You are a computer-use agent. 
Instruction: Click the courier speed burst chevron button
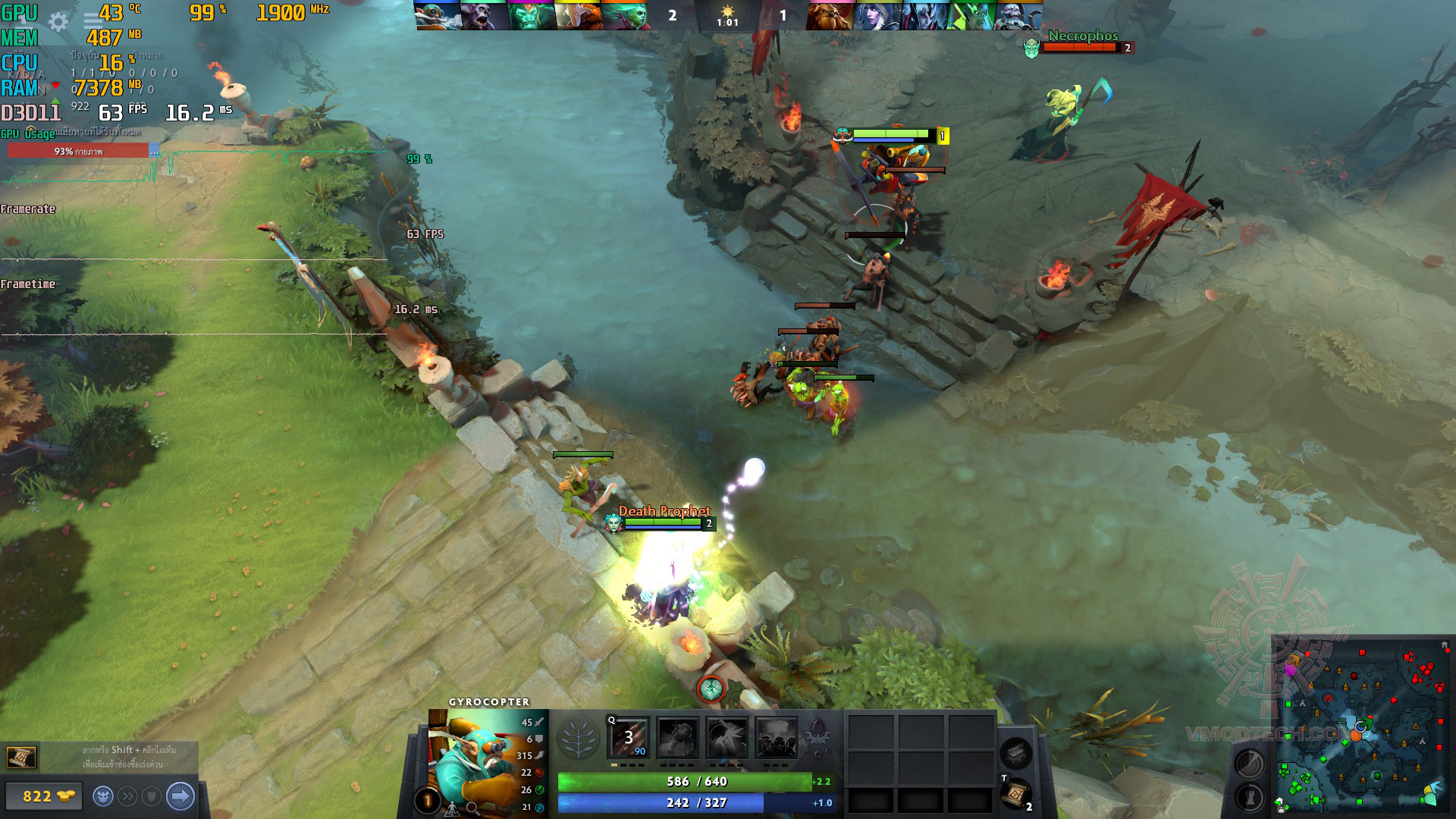127,796
